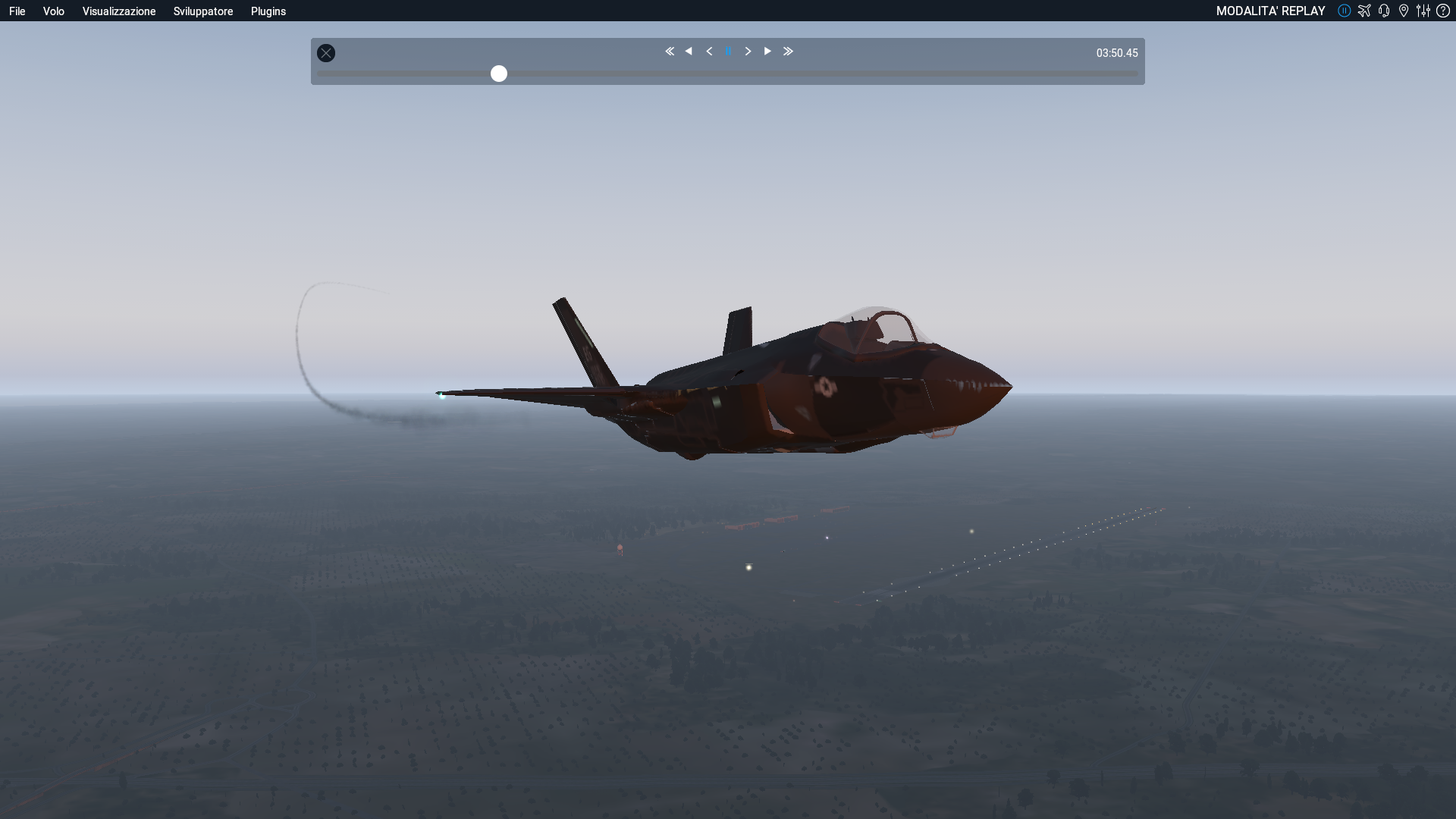
Task: Open ATC via the headset icon
Action: pyautogui.click(x=1384, y=11)
